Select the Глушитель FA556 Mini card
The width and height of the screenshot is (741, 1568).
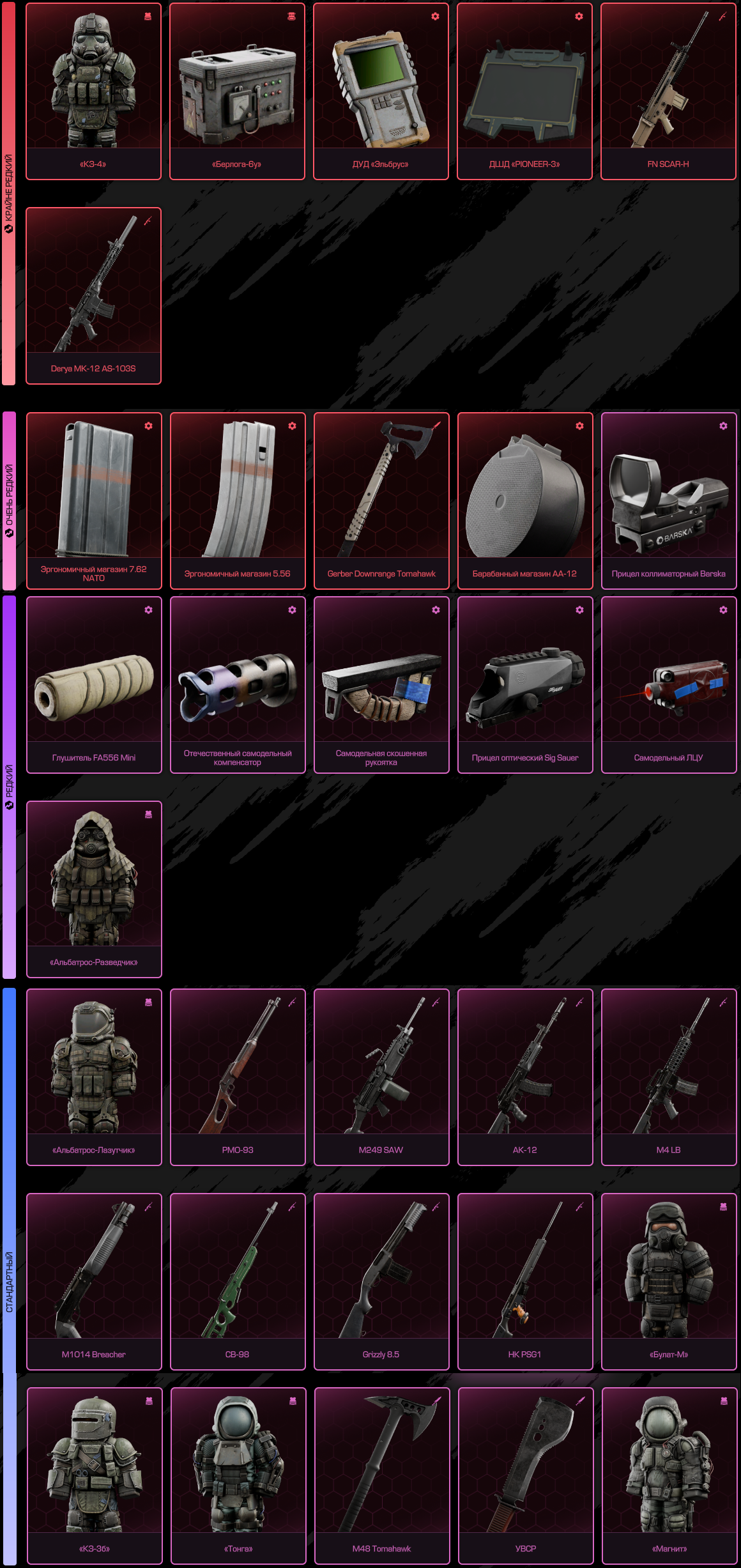tap(94, 684)
